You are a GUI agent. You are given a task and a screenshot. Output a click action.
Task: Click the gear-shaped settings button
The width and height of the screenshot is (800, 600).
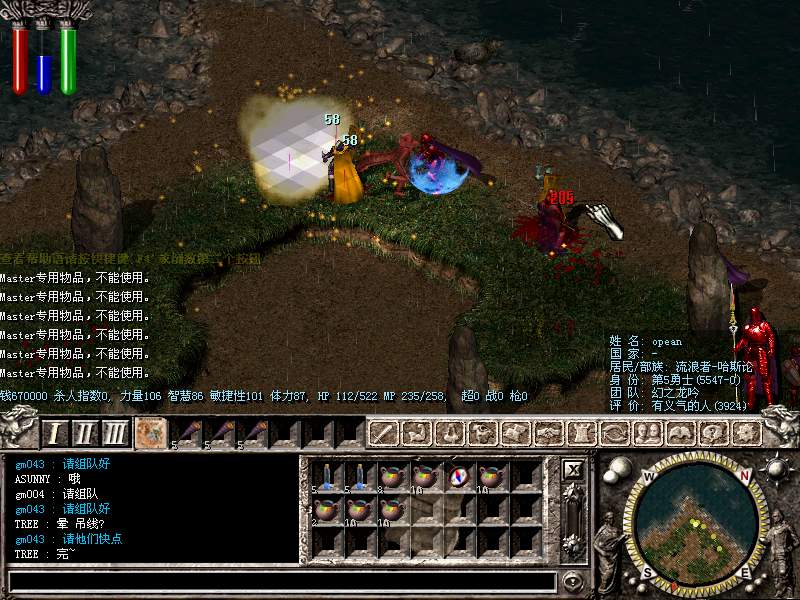pyautogui.click(x=743, y=433)
